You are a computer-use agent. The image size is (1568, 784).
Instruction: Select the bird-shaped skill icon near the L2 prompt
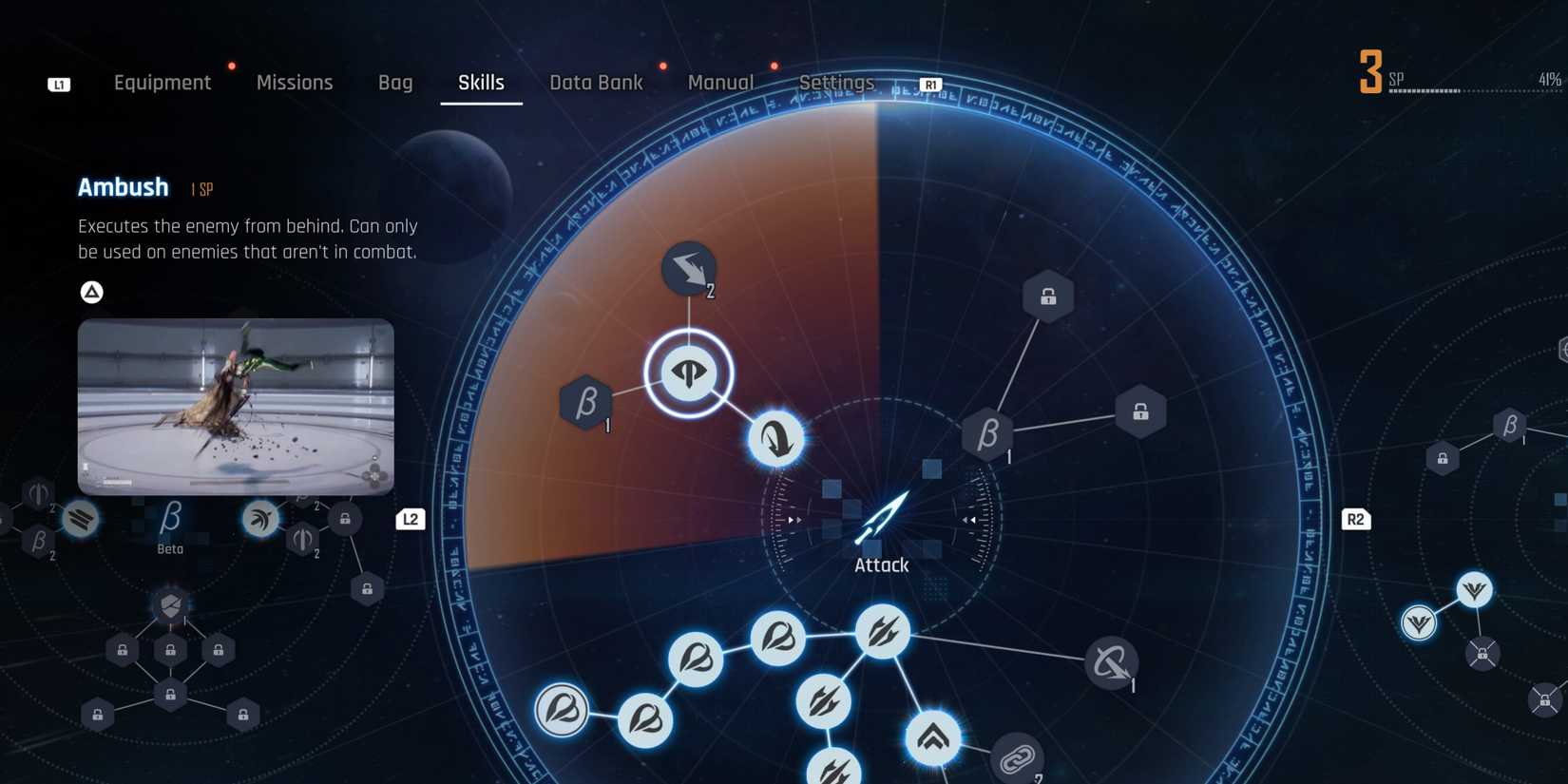click(261, 519)
